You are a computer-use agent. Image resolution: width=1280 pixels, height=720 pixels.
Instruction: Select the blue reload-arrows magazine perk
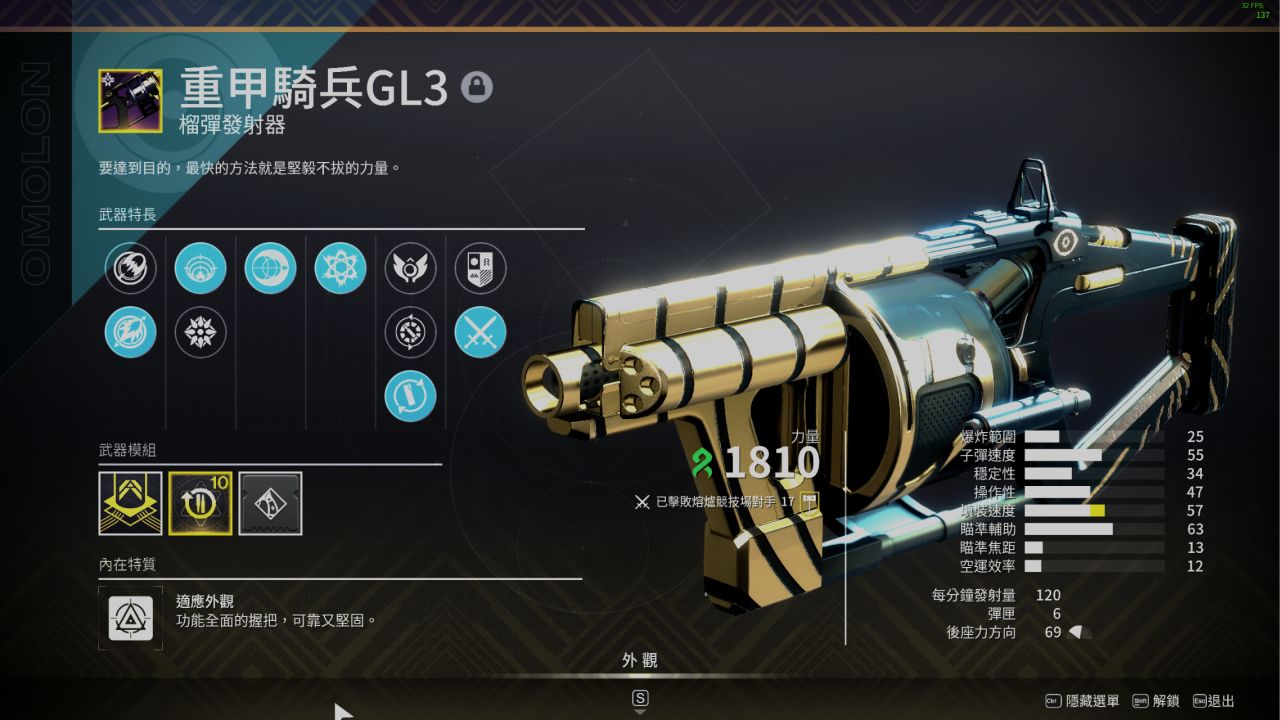click(x=411, y=396)
